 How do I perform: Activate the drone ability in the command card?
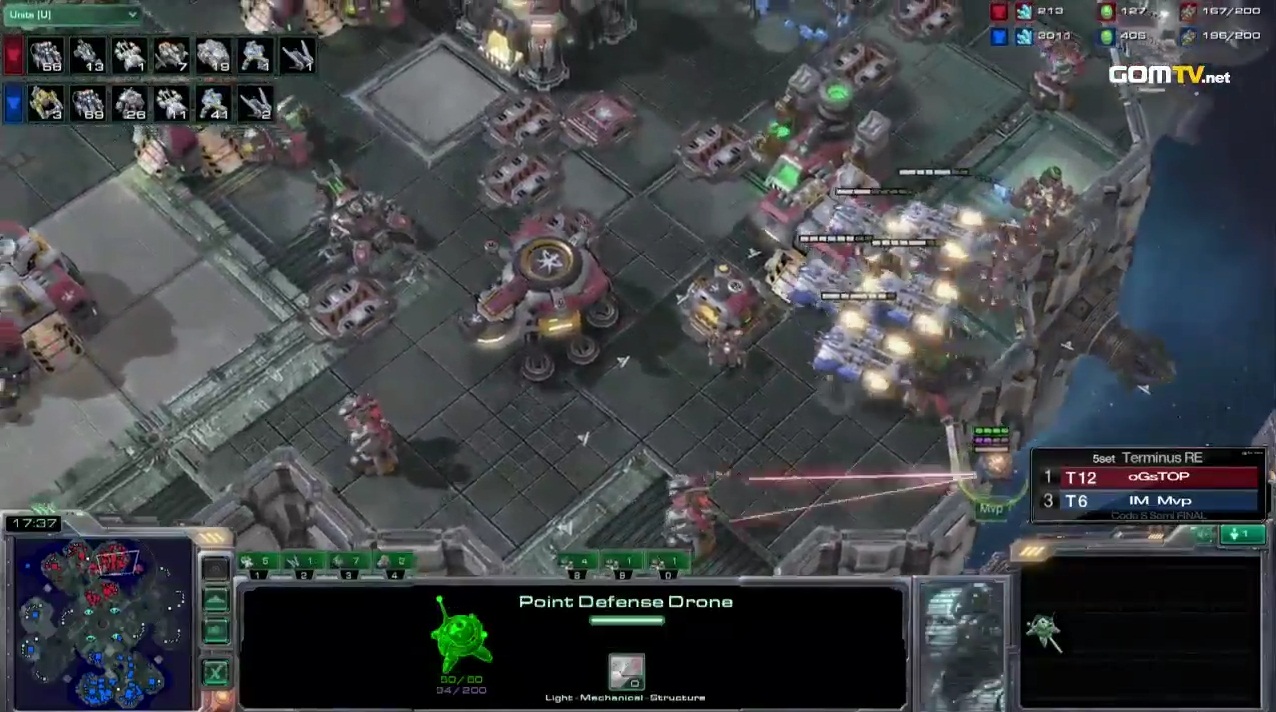pos(1044,630)
